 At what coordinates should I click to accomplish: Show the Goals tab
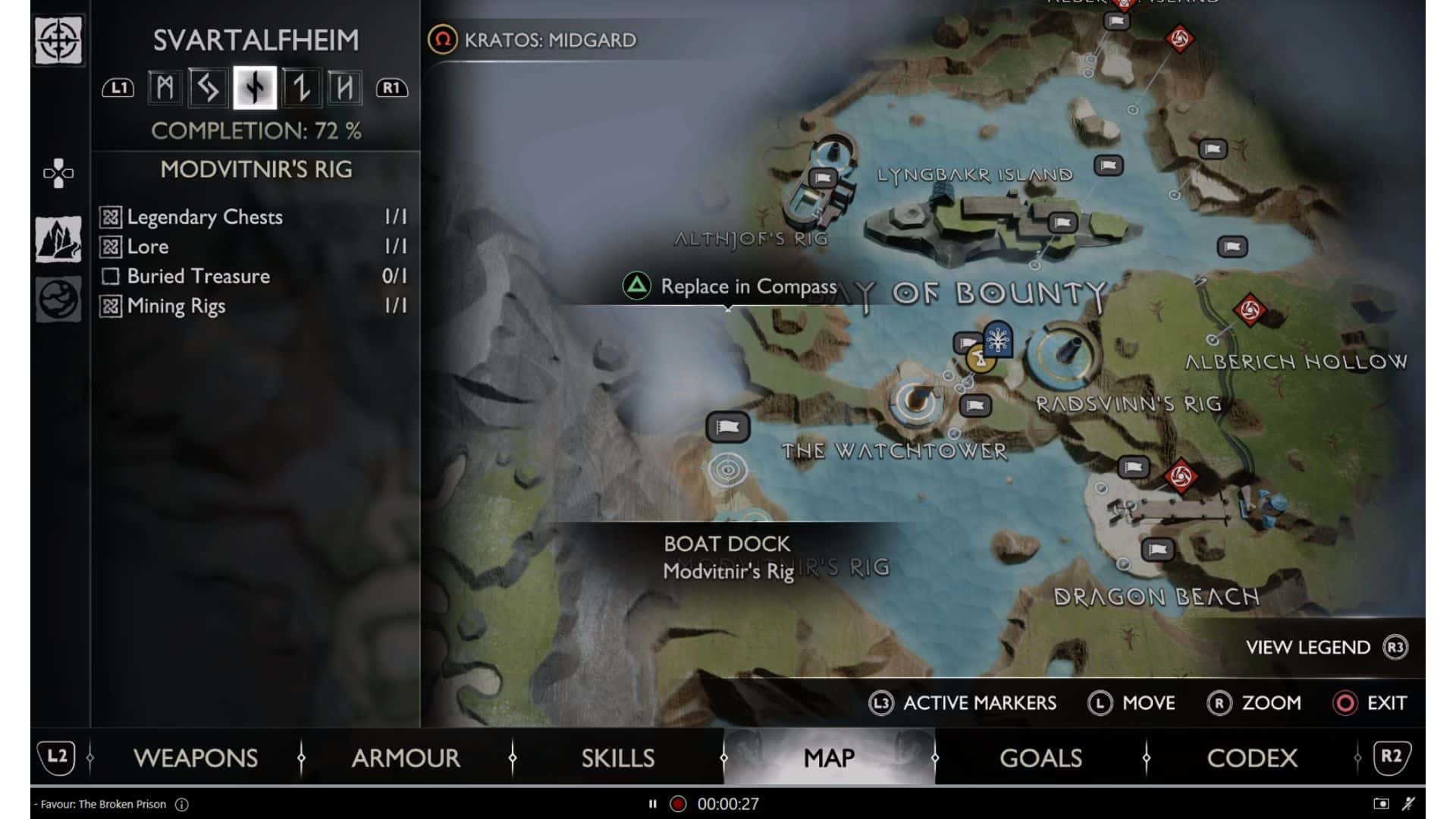1040,758
